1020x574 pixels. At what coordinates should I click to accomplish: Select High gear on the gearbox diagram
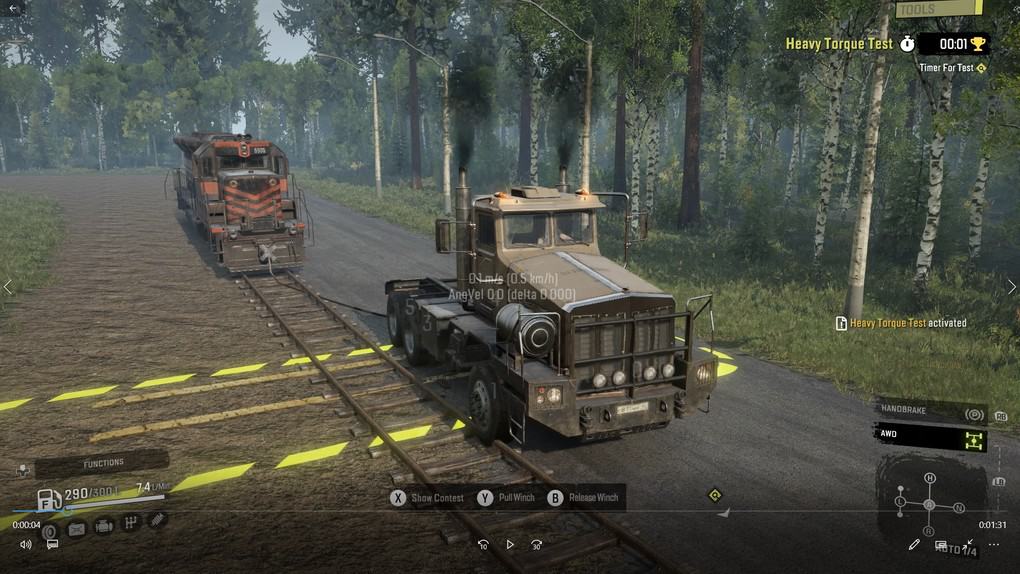pos(929,478)
